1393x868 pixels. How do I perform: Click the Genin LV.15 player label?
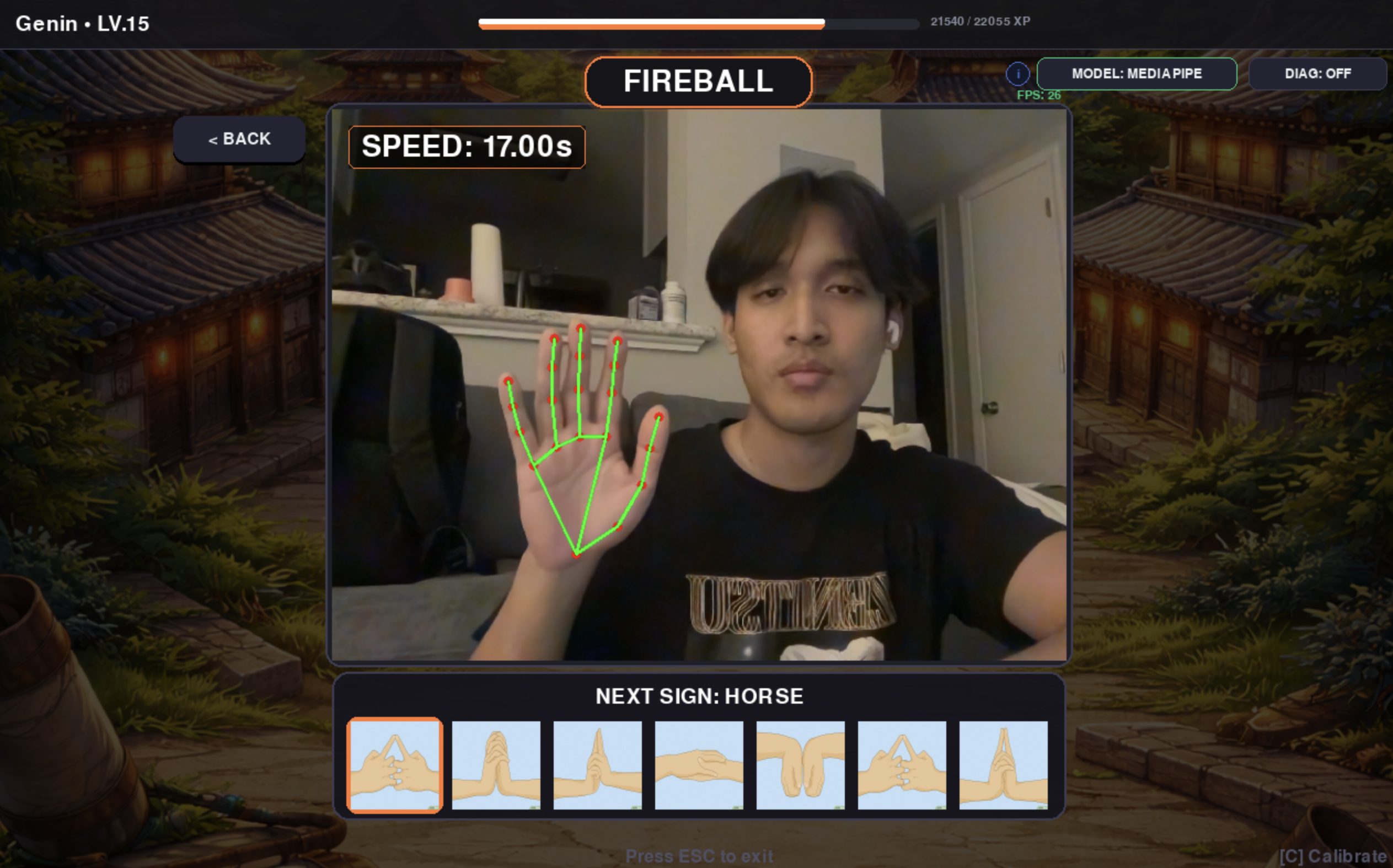click(82, 24)
